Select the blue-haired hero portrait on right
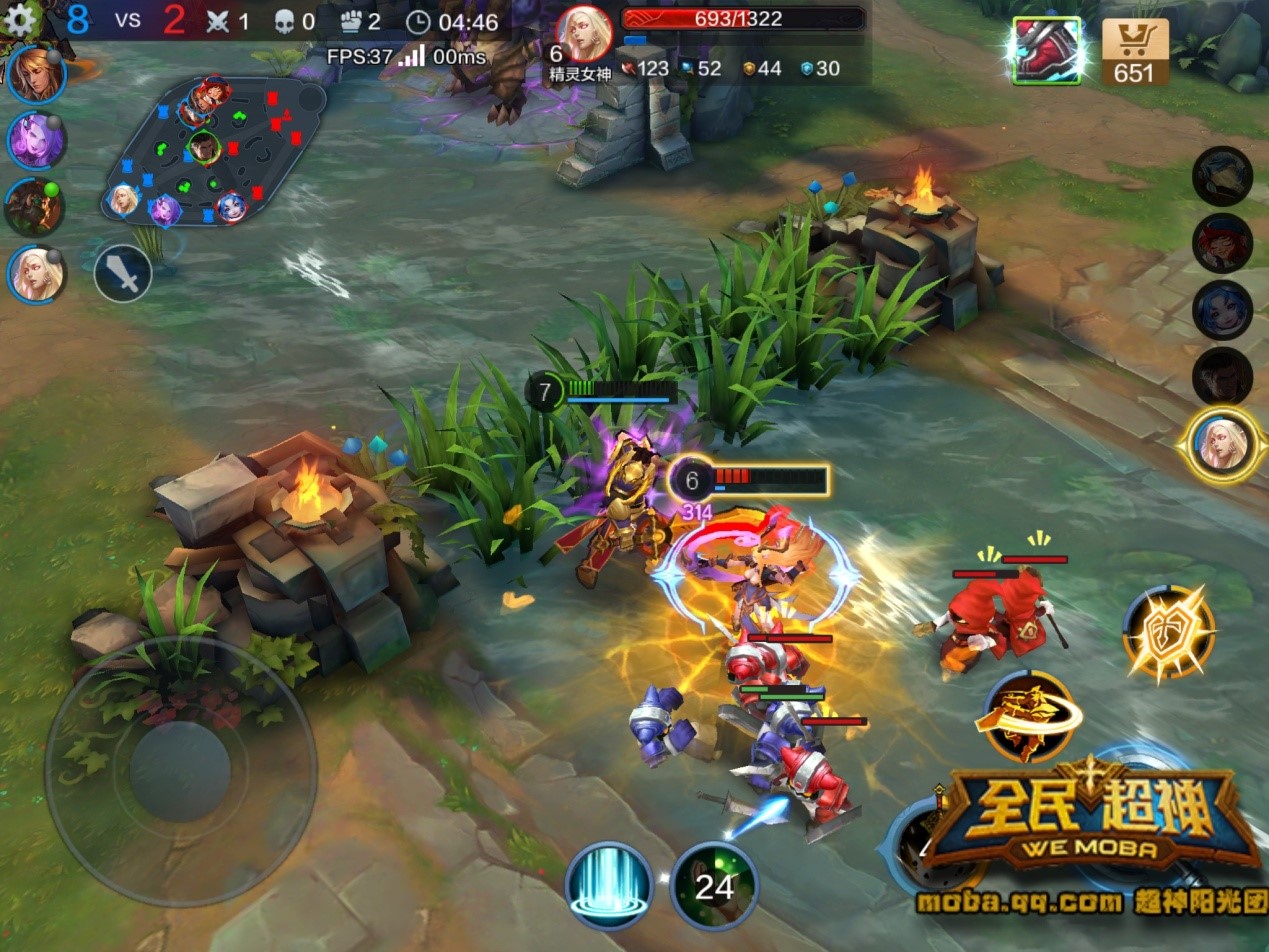This screenshot has height=952, width=1269. pyautogui.click(x=1222, y=310)
